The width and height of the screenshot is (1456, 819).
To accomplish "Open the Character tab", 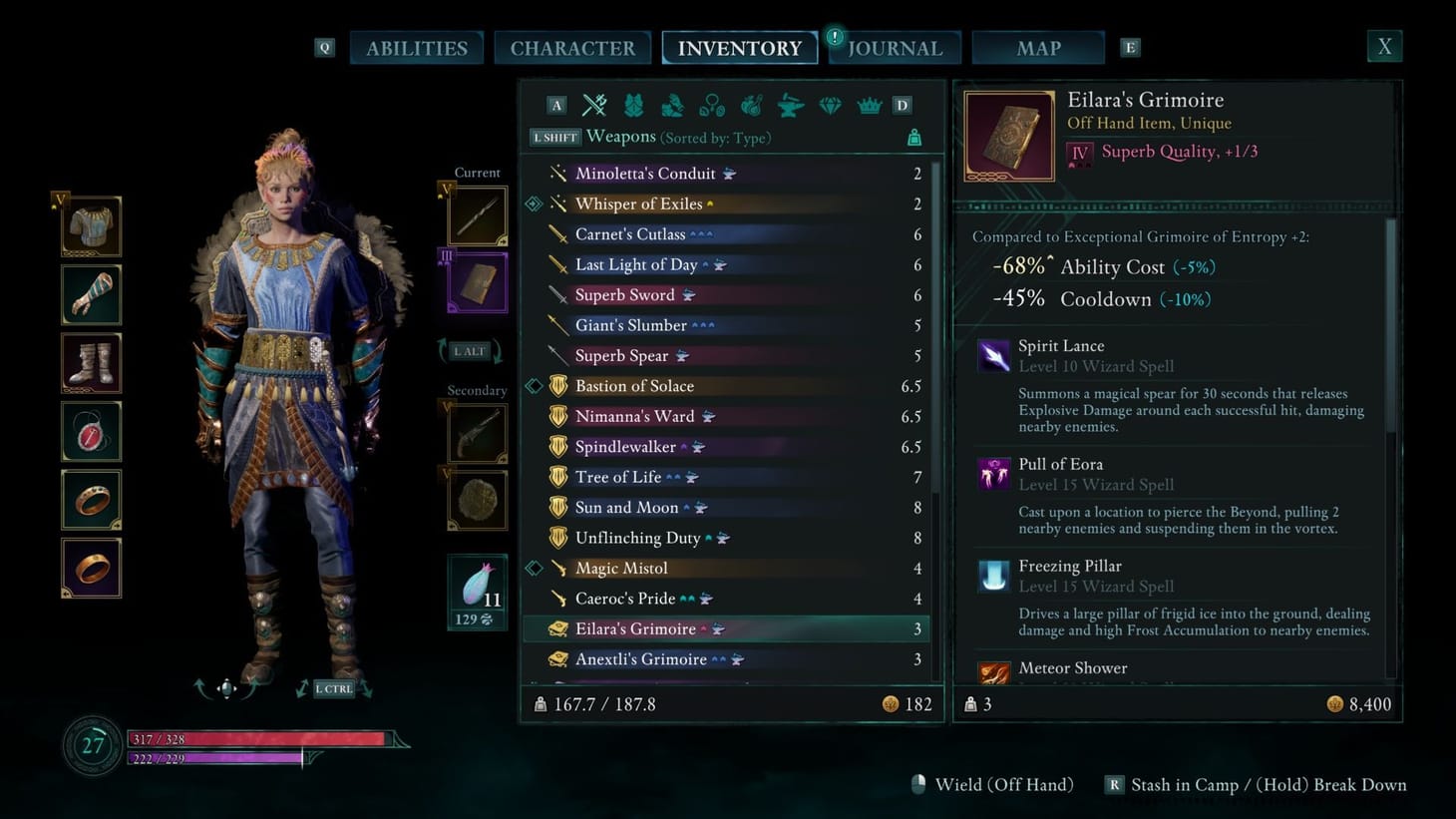I will click(x=572, y=47).
